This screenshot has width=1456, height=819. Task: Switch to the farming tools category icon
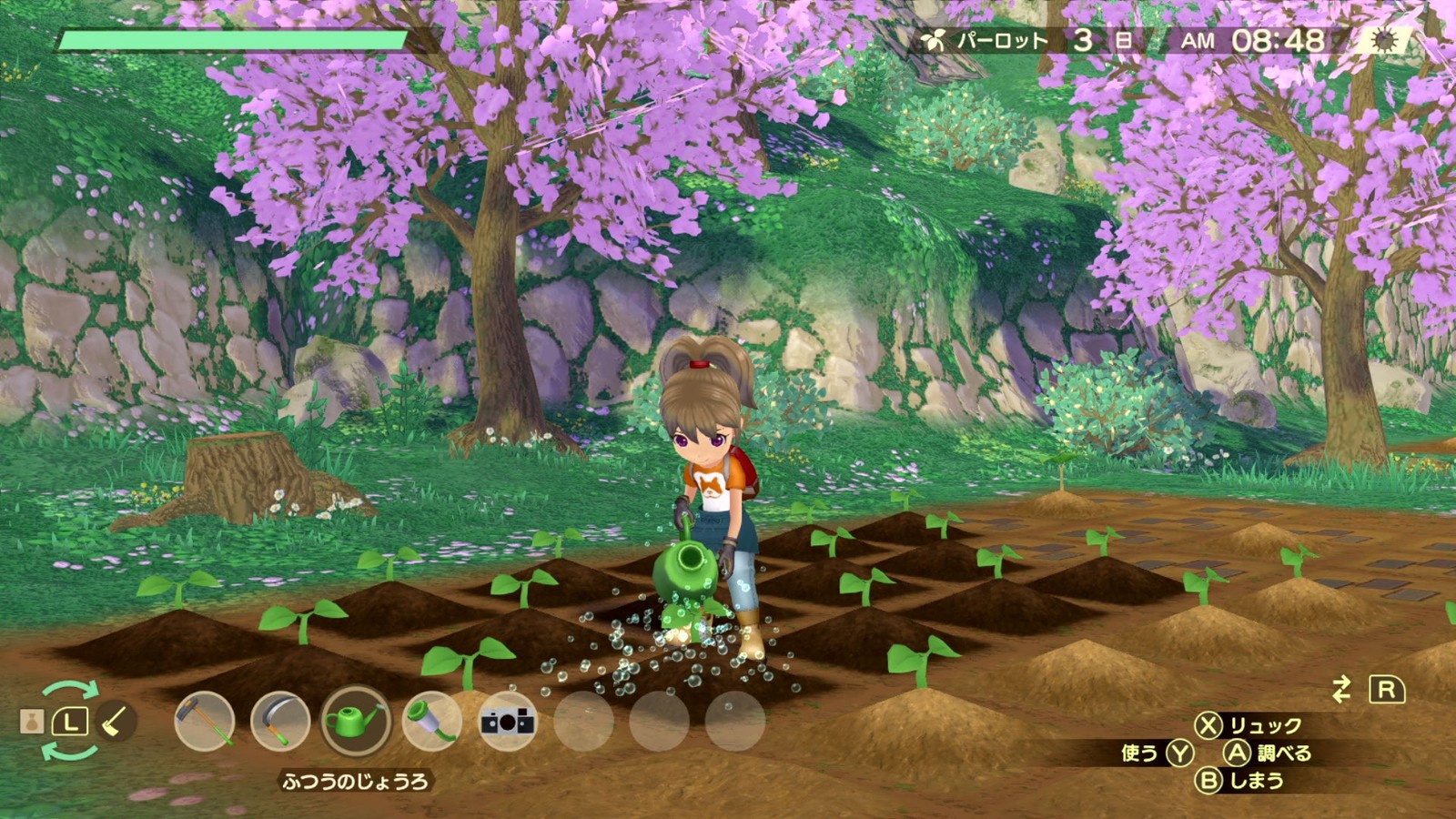tap(115, 723)
